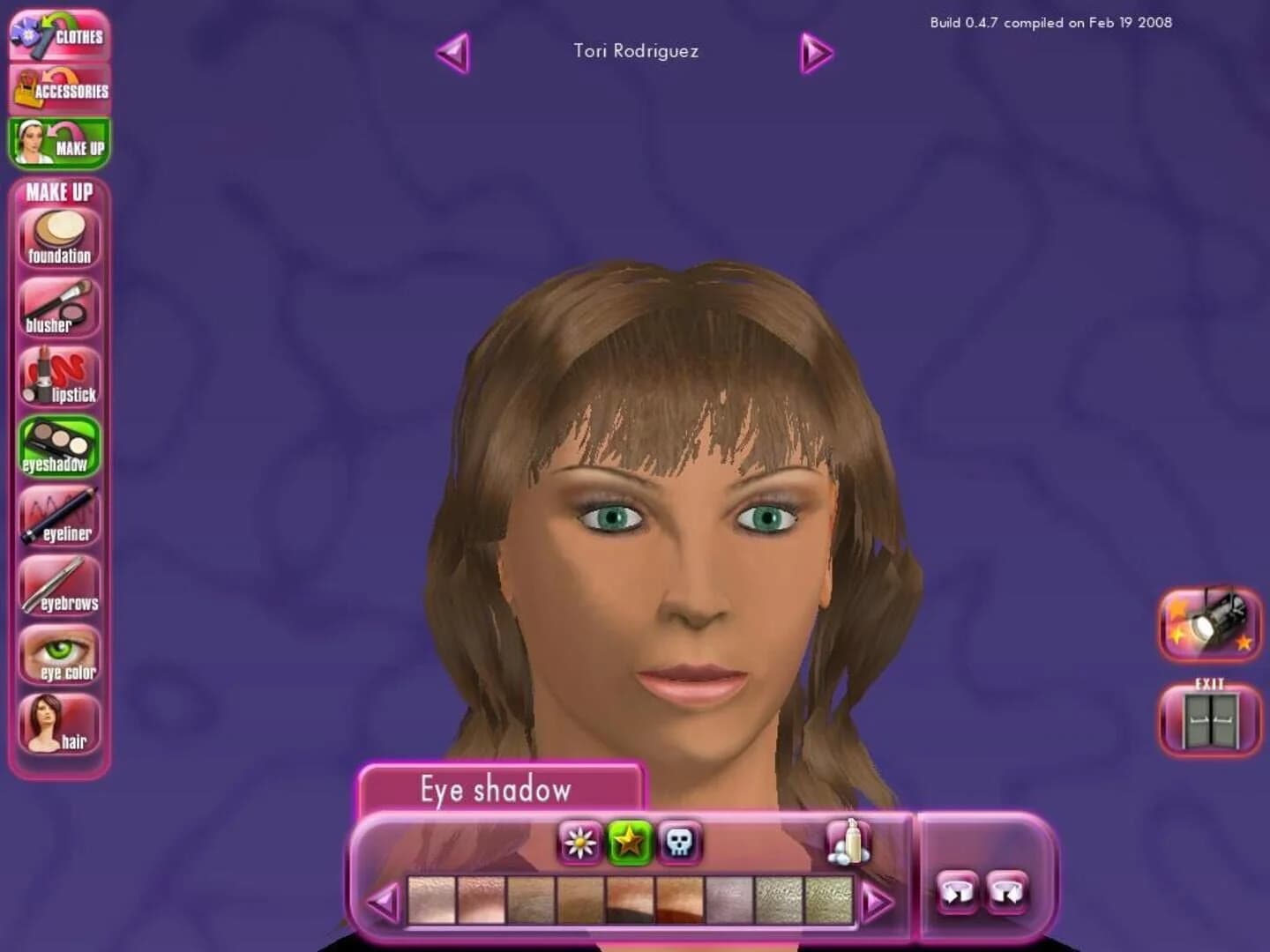Image resolution: width=1270 pixels, height=952 pixels.
Task: Switch to the Accessories section
Action: (x=58, y=88)
